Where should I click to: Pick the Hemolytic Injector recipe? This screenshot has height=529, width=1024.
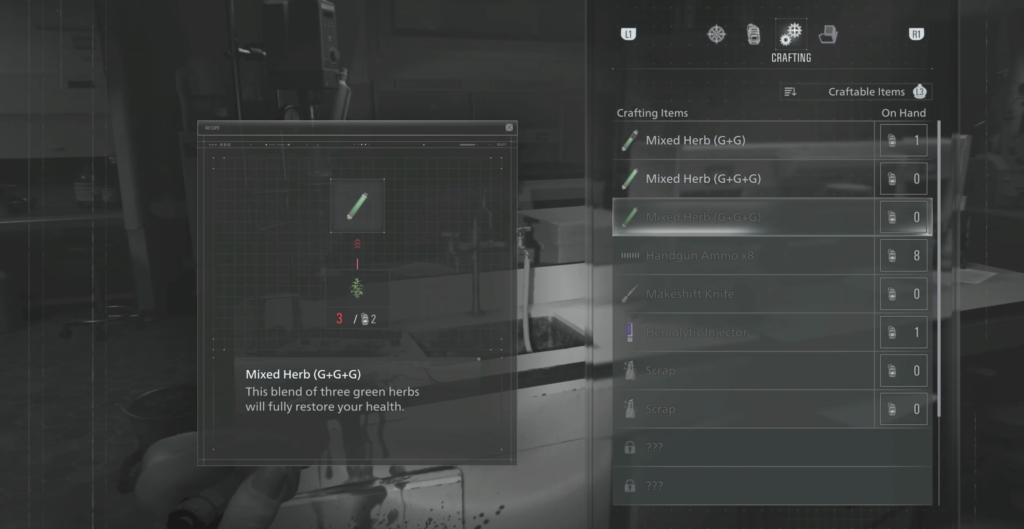click(x=740, y=332)
